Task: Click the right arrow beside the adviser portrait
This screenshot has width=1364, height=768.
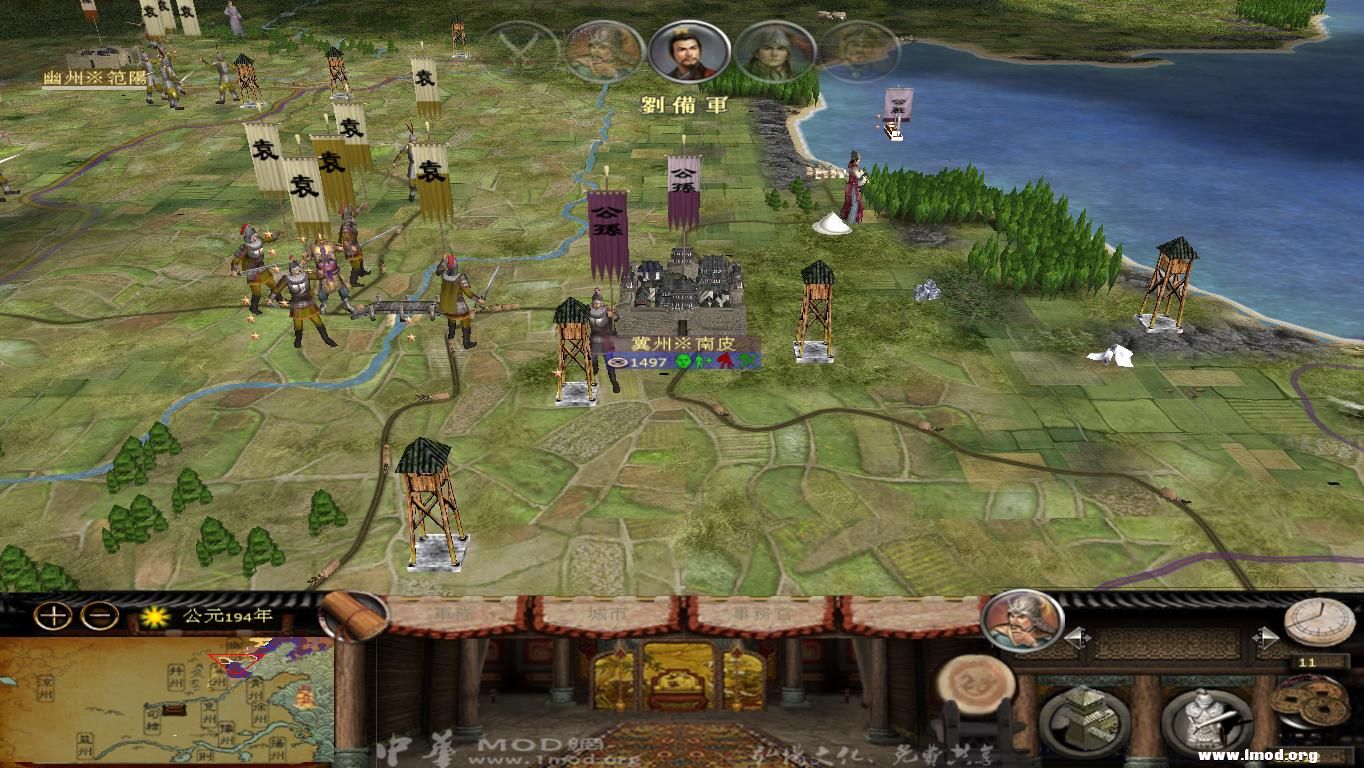Action: click(x=1264, y=636)
